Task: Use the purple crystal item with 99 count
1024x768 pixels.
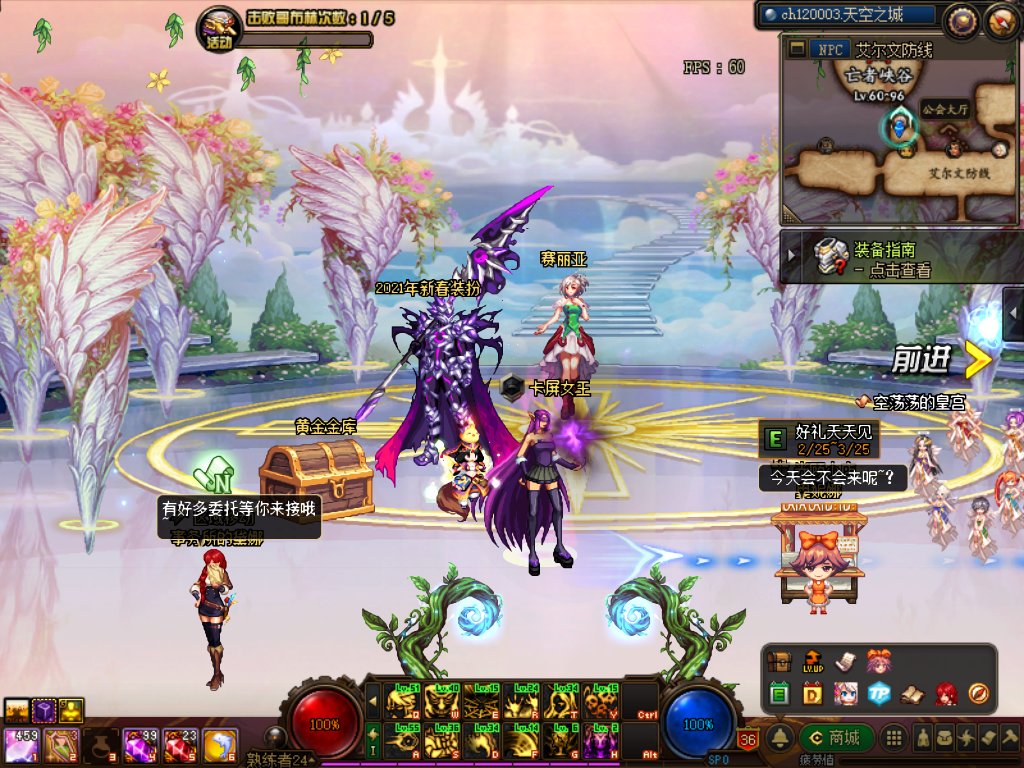Action: (x=139, y=745)
